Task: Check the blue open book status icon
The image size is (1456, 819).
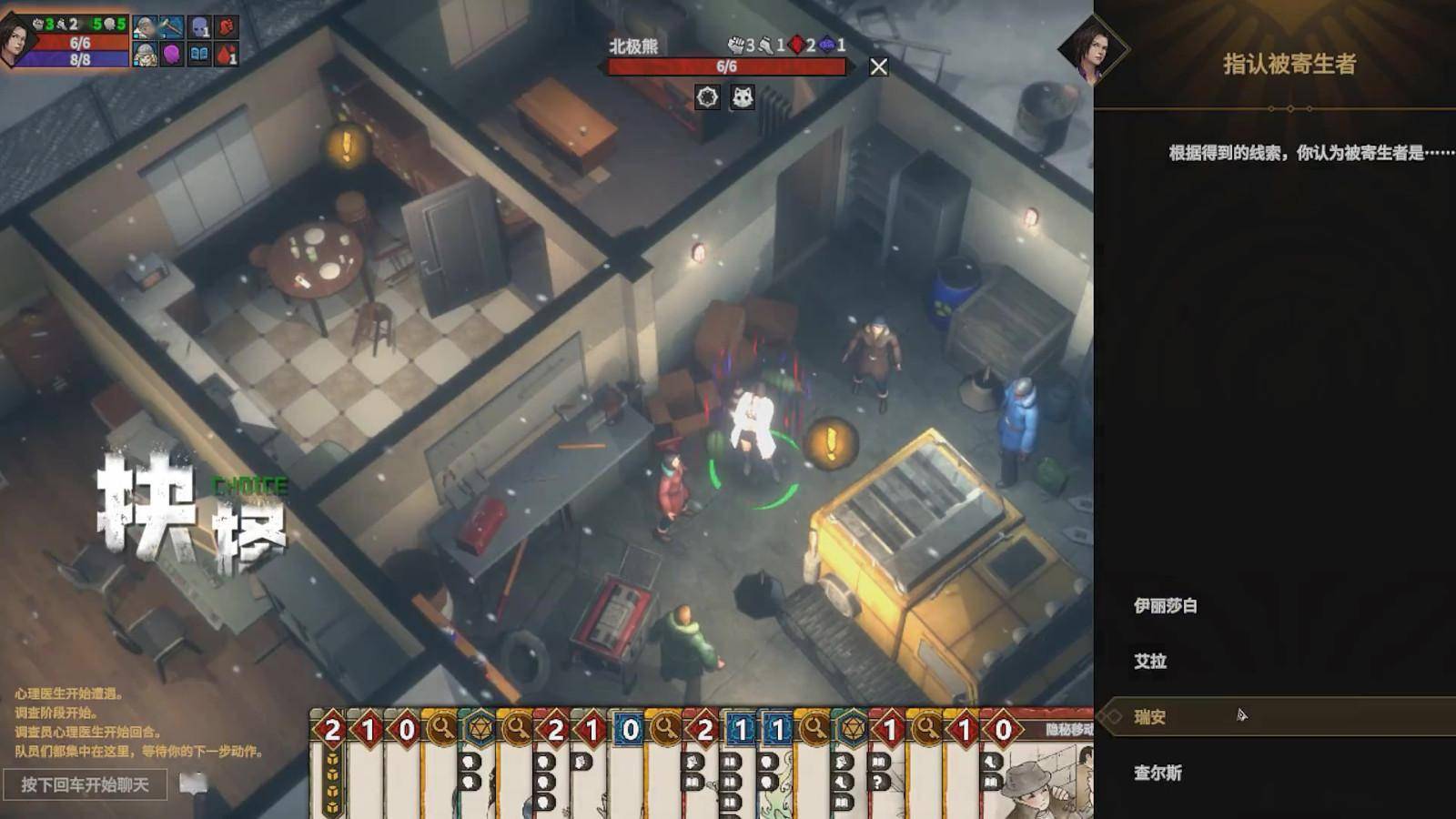Action: point(199,56)
